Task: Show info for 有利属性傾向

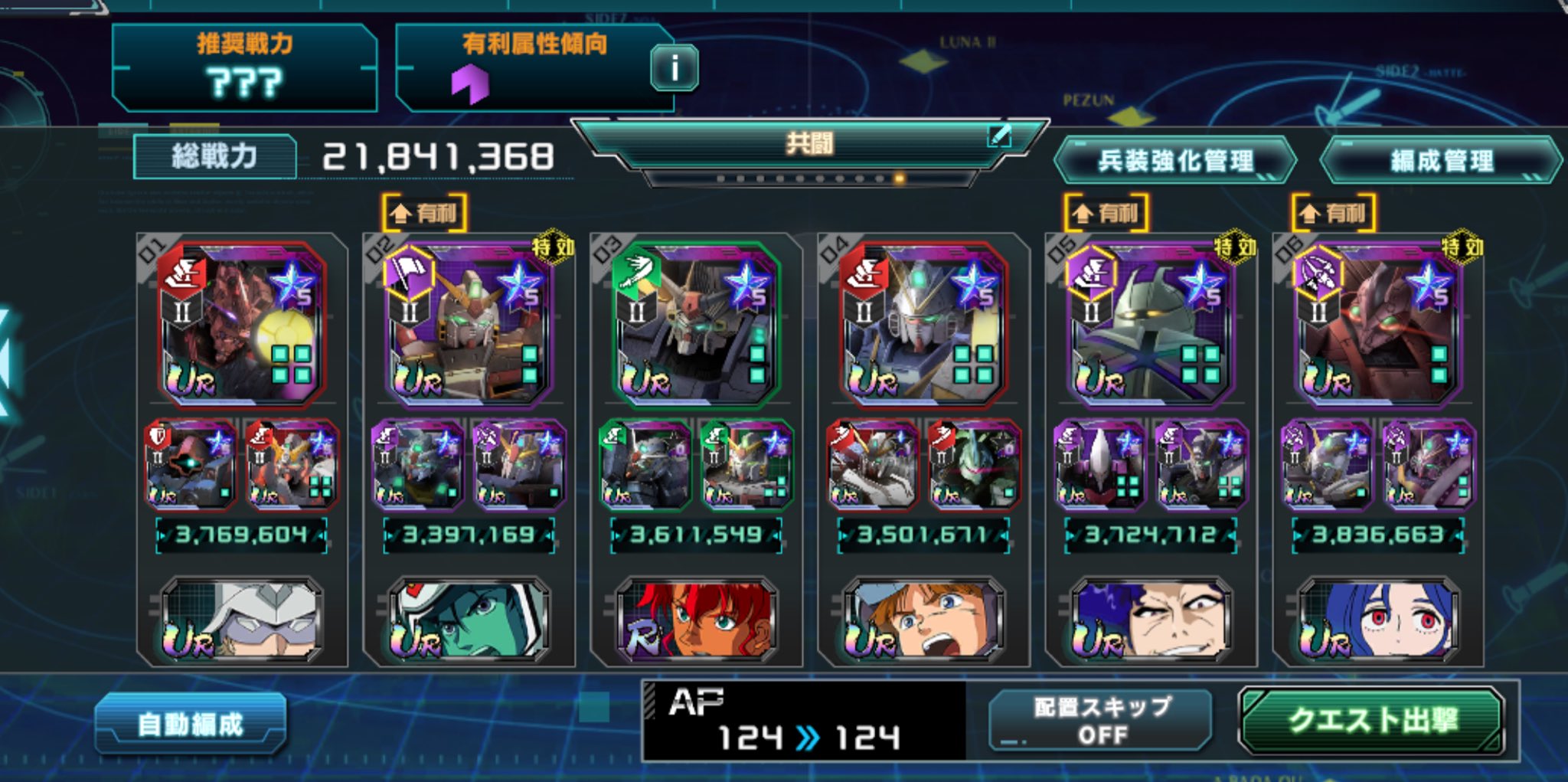Action: click(x=674, y=69)
